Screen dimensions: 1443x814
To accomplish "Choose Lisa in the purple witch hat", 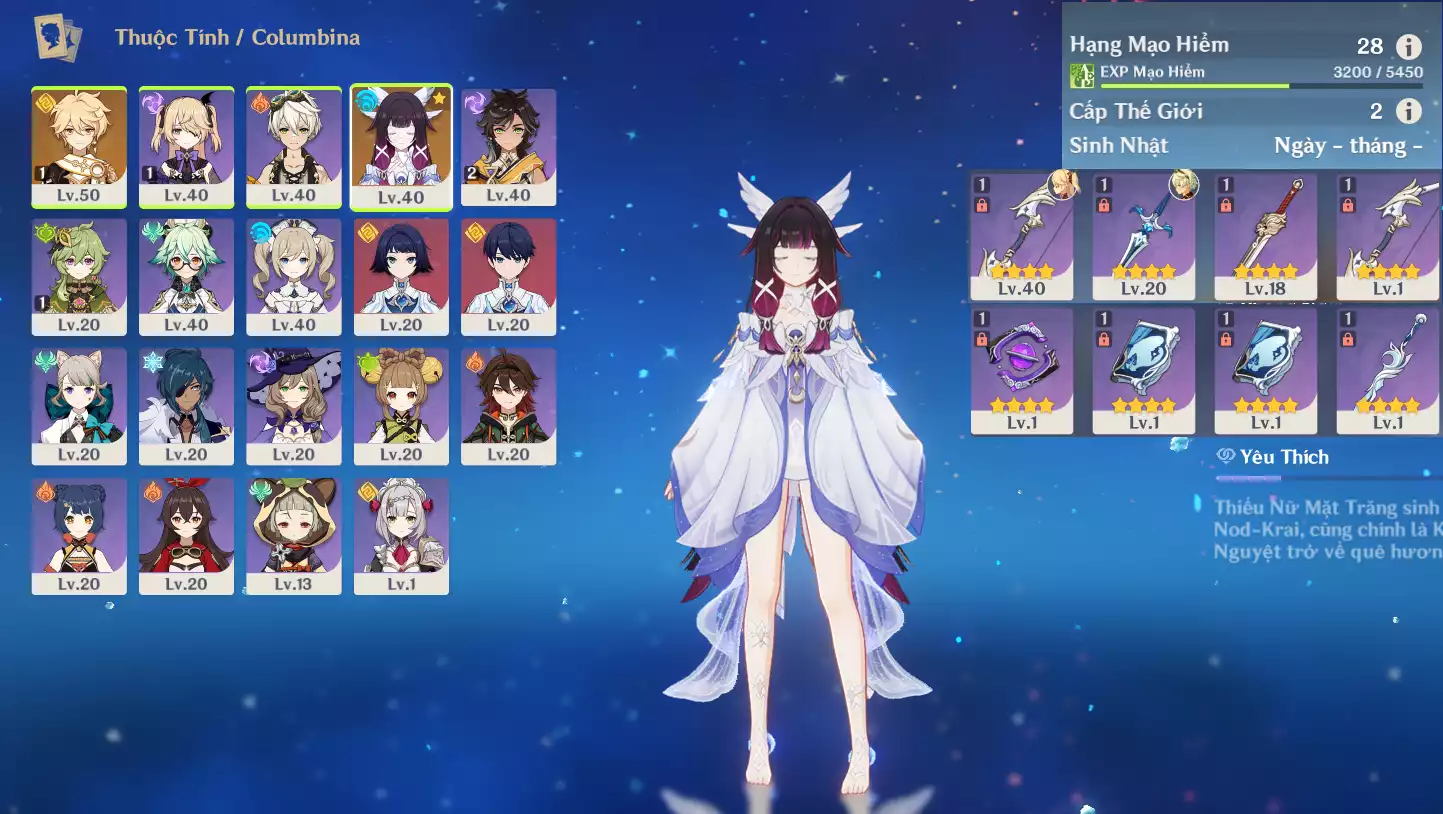I will [x=294, y=406].
